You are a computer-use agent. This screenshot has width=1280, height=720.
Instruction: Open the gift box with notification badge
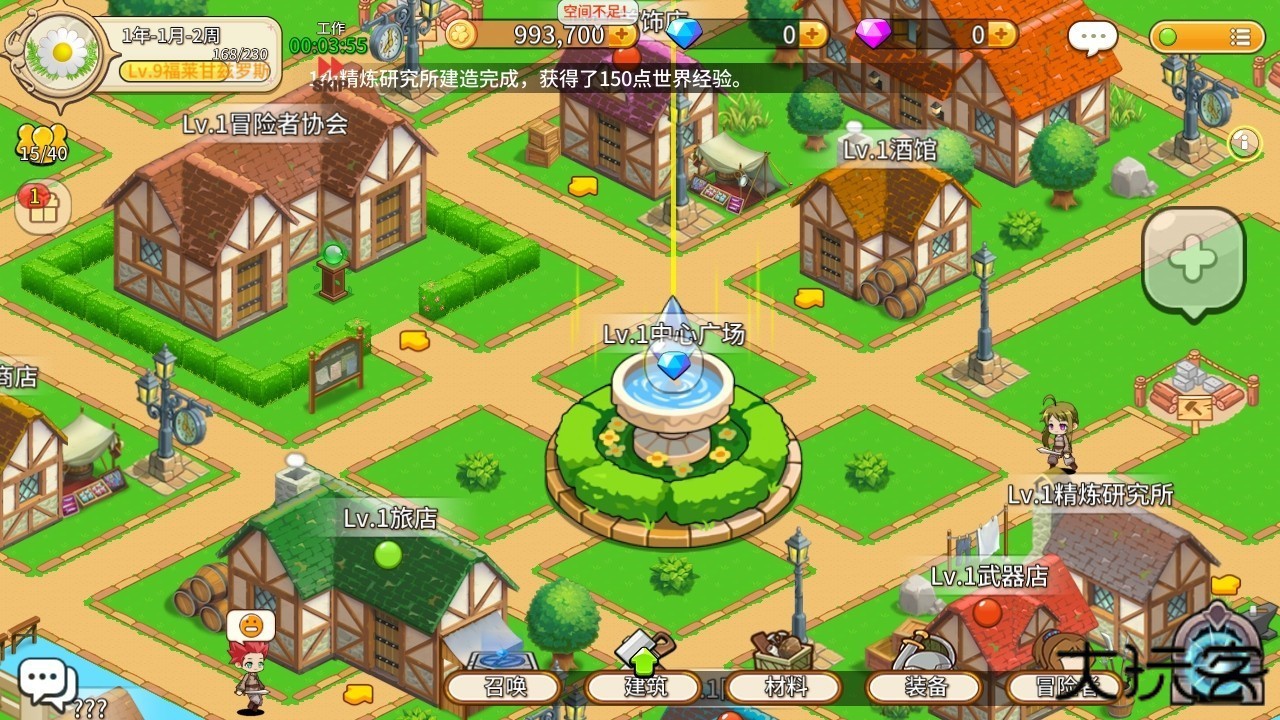41,206
